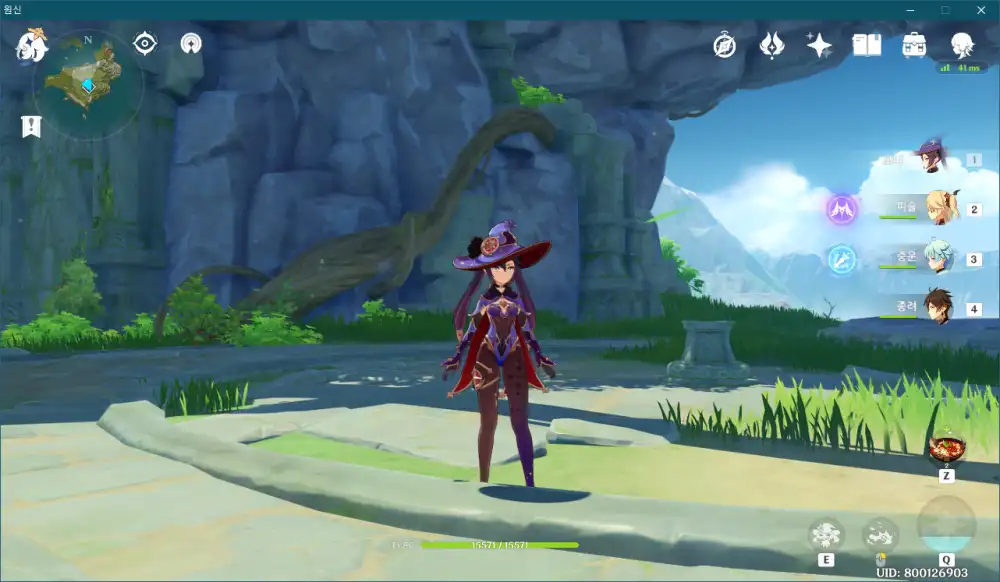Close the game window

[980, 10]
